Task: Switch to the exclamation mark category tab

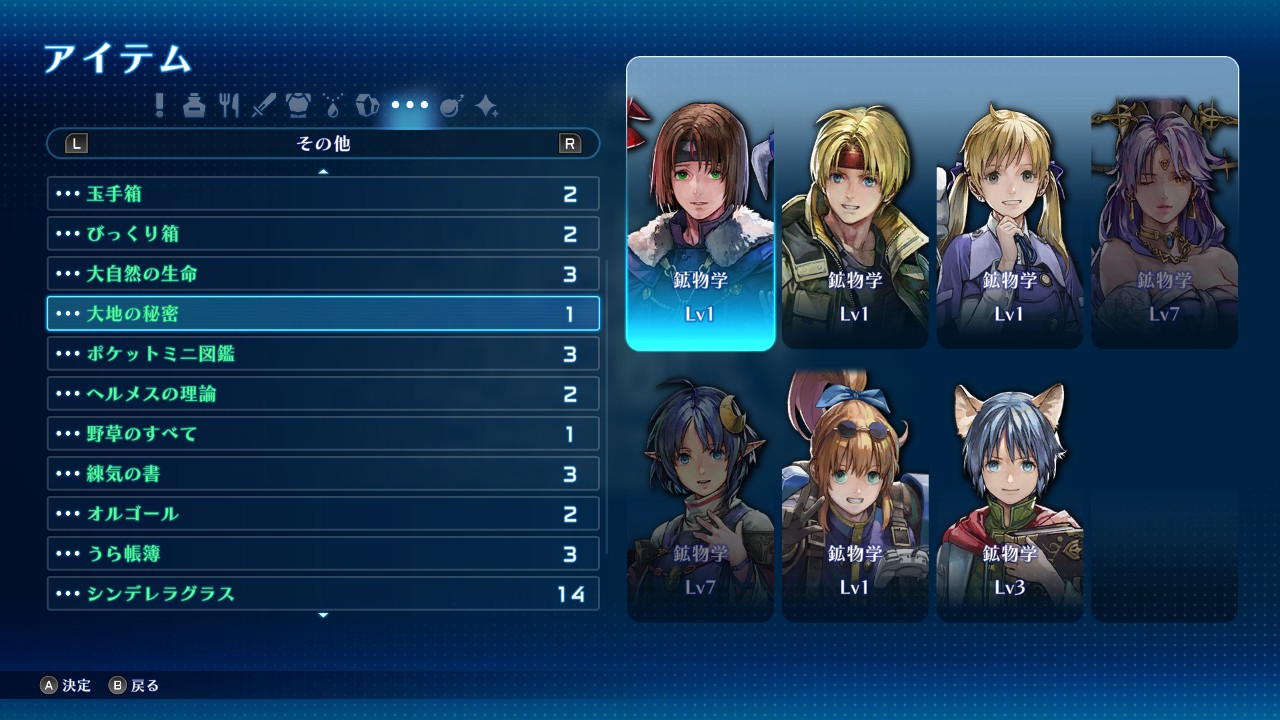Action: point(159,105)
